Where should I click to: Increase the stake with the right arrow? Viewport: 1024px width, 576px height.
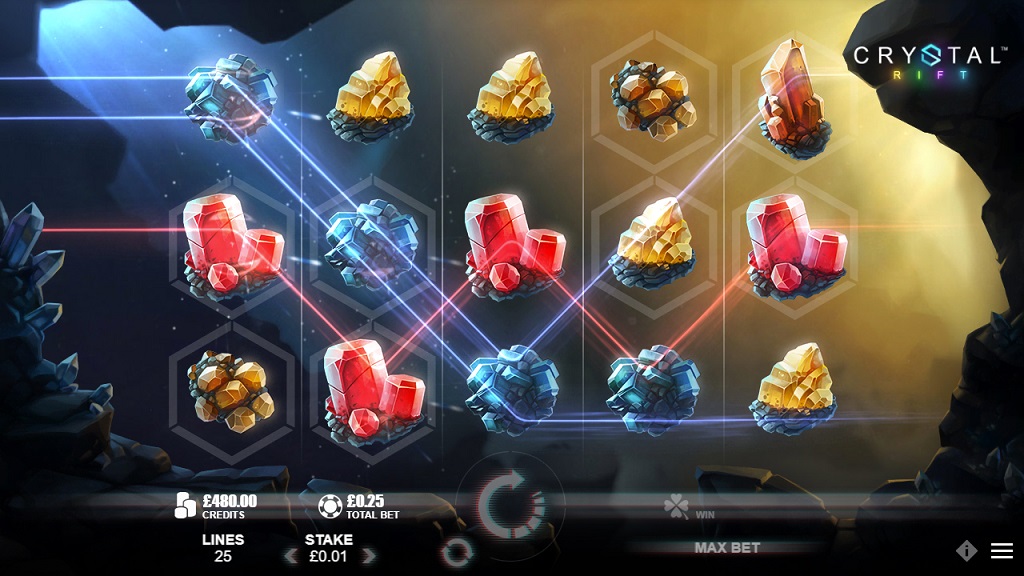click(368, 556)
